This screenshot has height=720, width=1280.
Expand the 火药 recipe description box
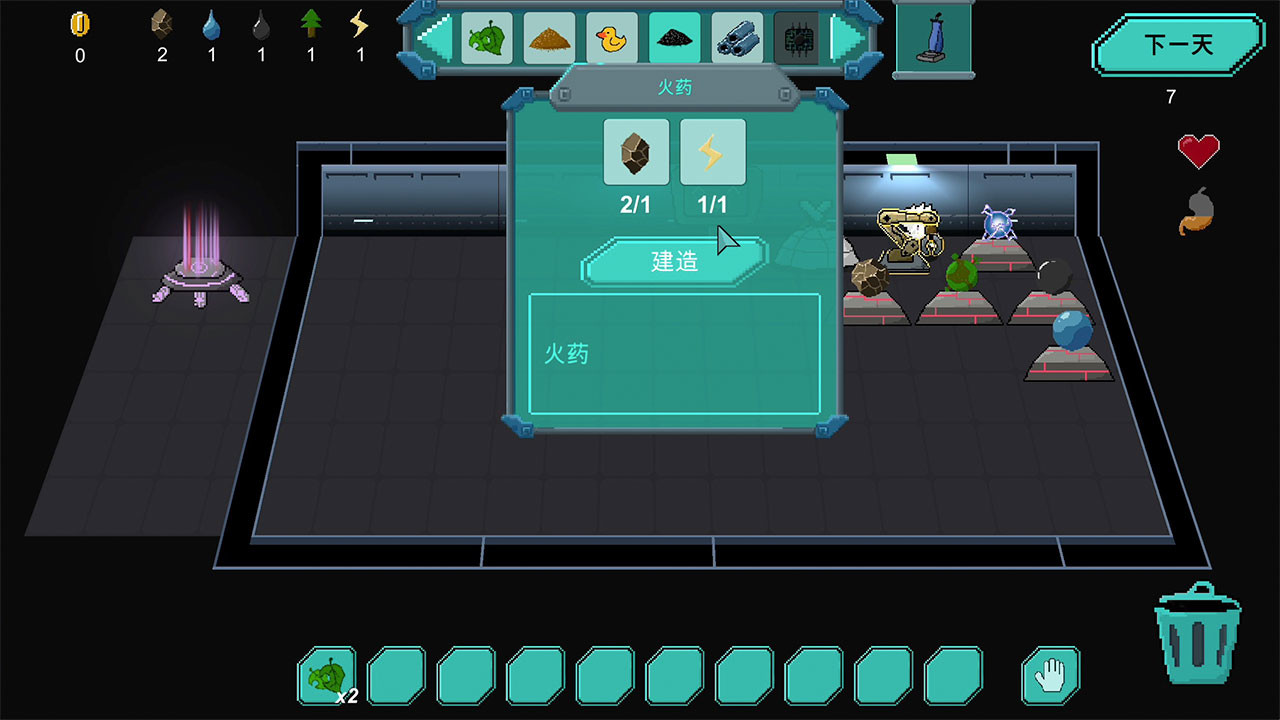tap(673, 352)
